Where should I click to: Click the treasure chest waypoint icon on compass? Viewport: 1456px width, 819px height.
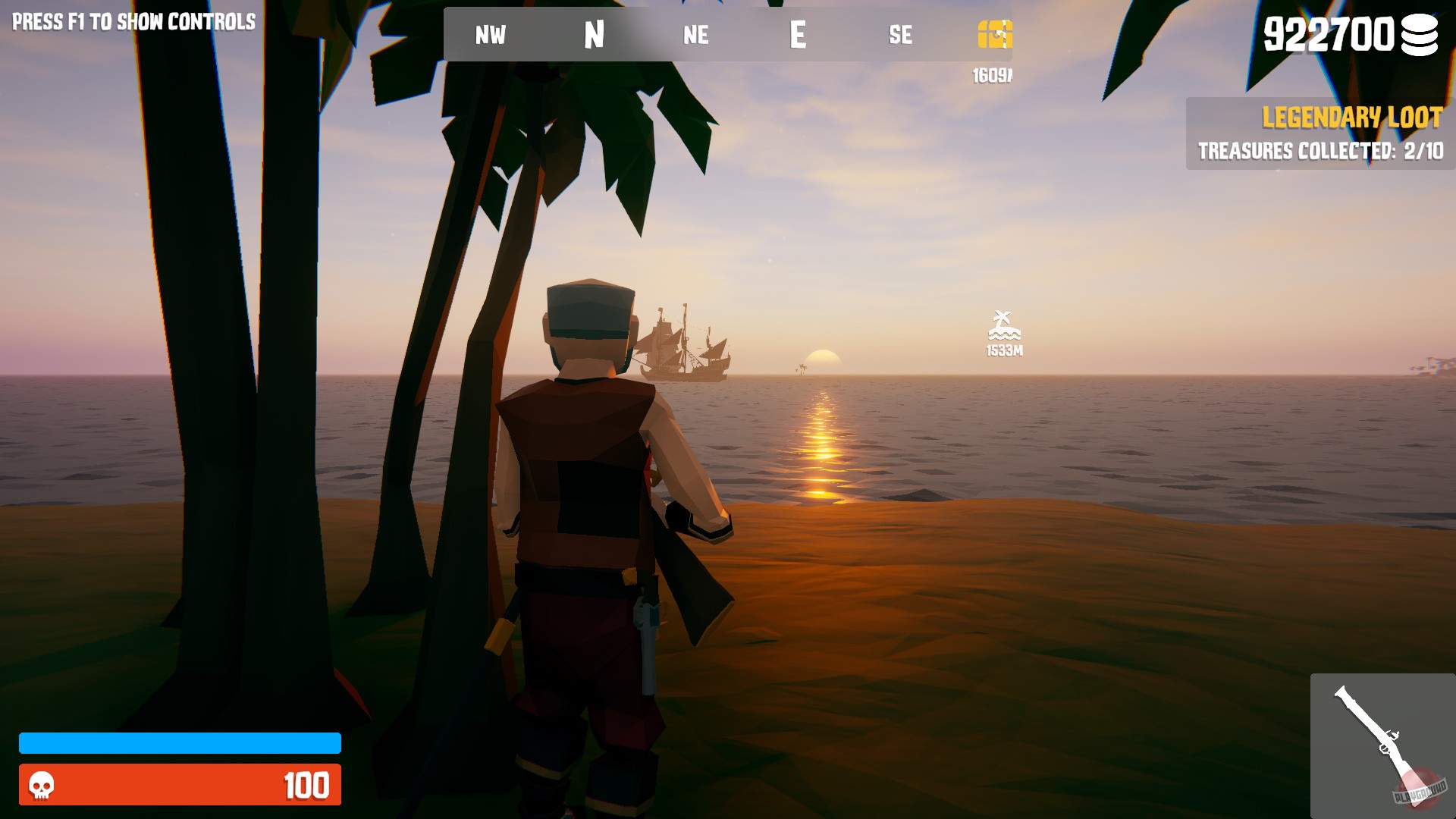(x=994, y=35)
